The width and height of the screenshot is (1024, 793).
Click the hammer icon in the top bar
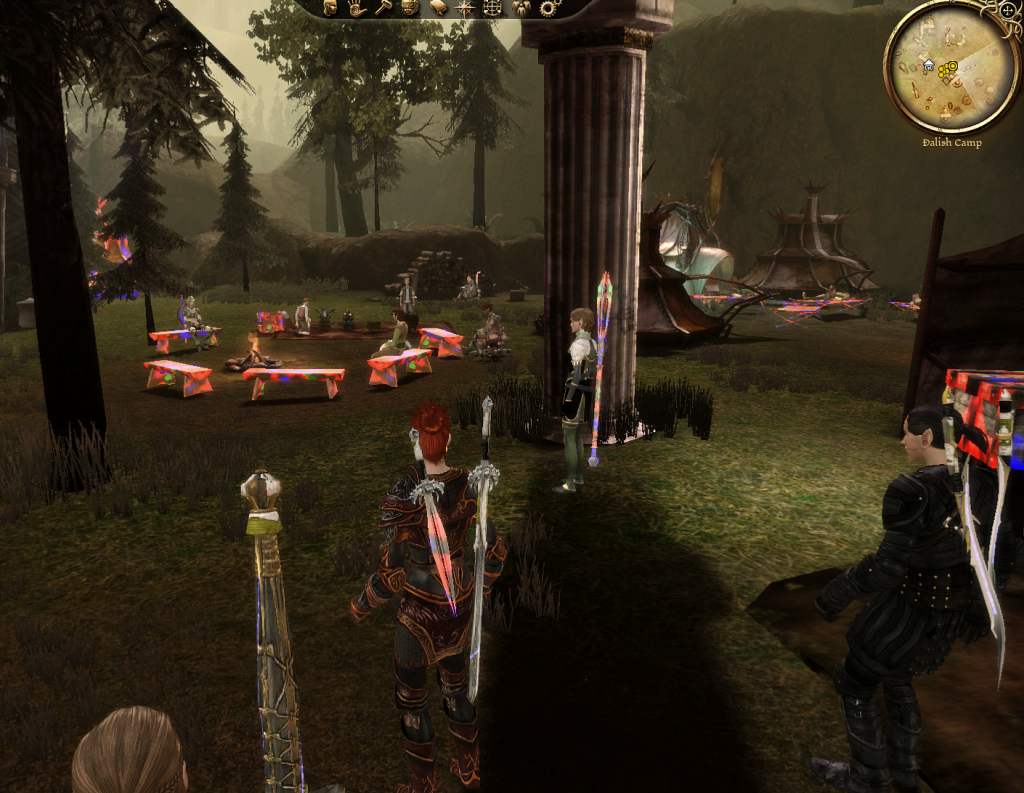(x=384, y=8)
